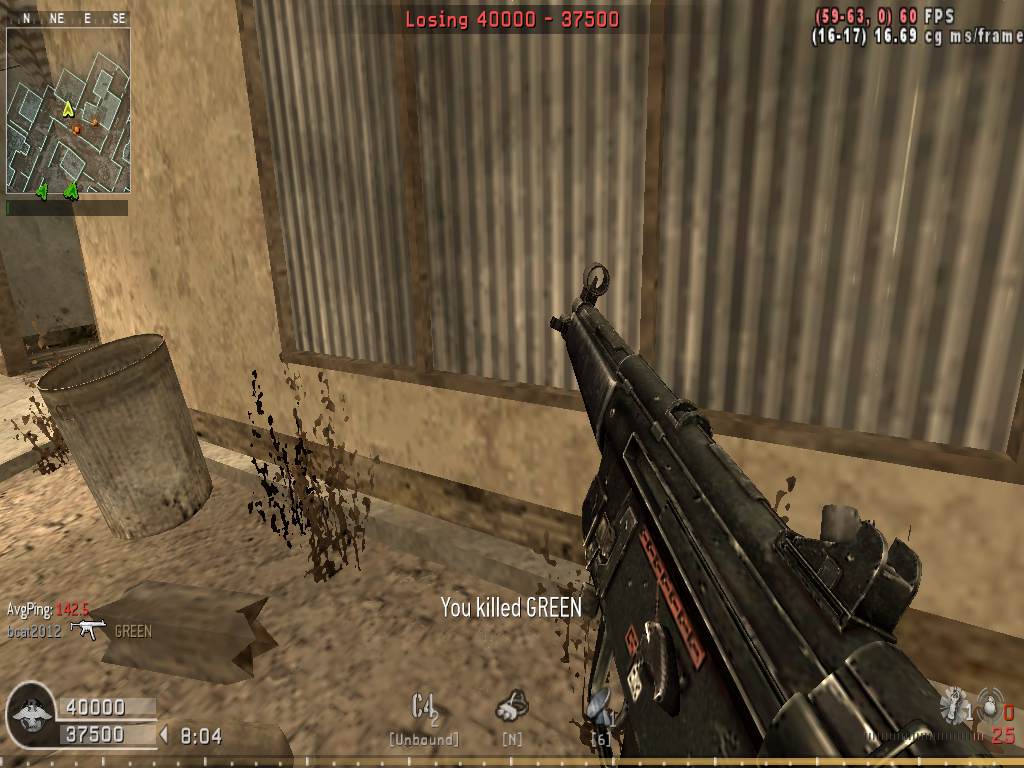This screenshot has width=1024, height=768.
Task: Select the frag grenade icon
Action: [989, 703]
